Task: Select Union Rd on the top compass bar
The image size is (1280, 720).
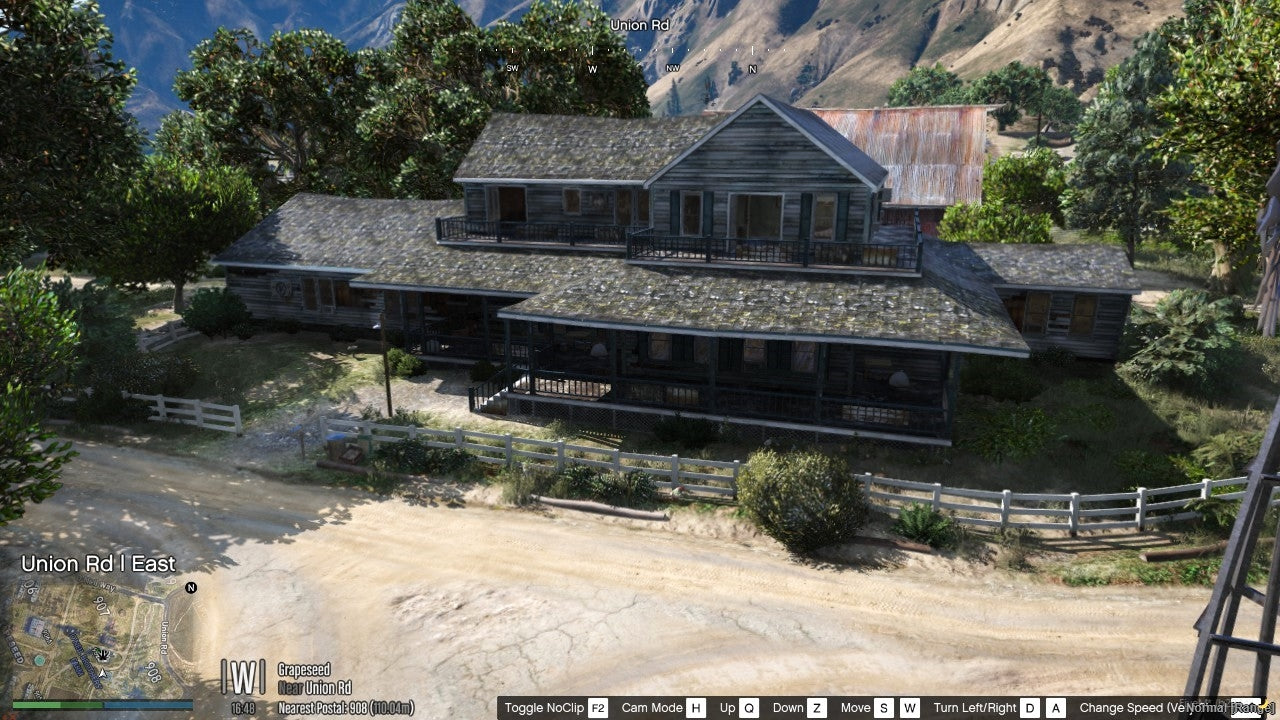Action: click(638, 25)
